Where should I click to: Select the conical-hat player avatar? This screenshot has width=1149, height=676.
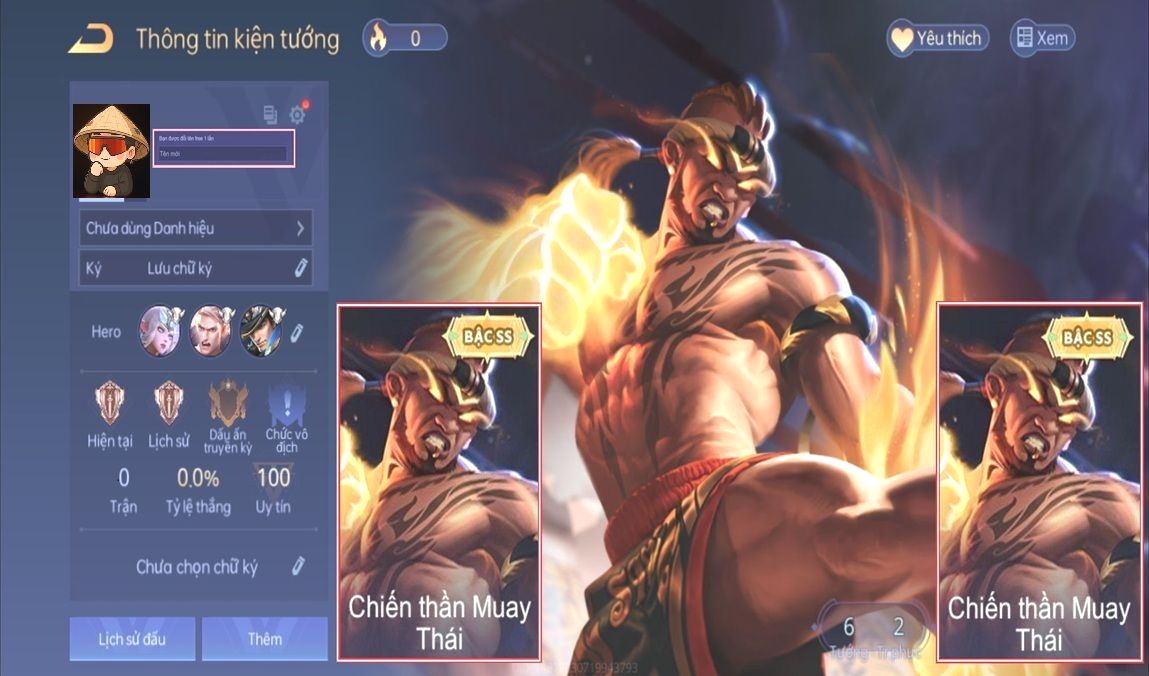coord(111,150)
